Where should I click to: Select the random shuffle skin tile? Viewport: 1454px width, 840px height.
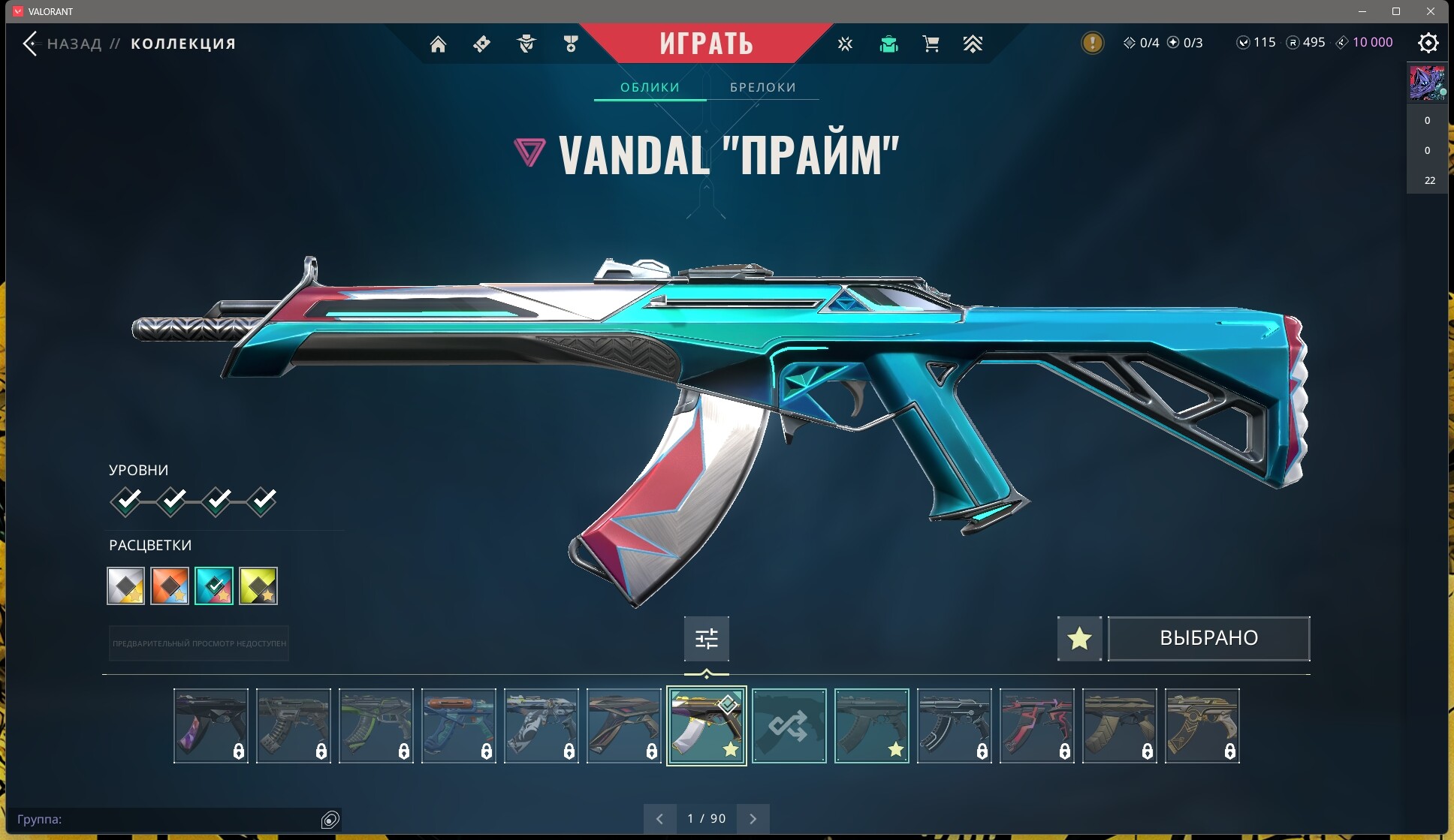(789, 726)
